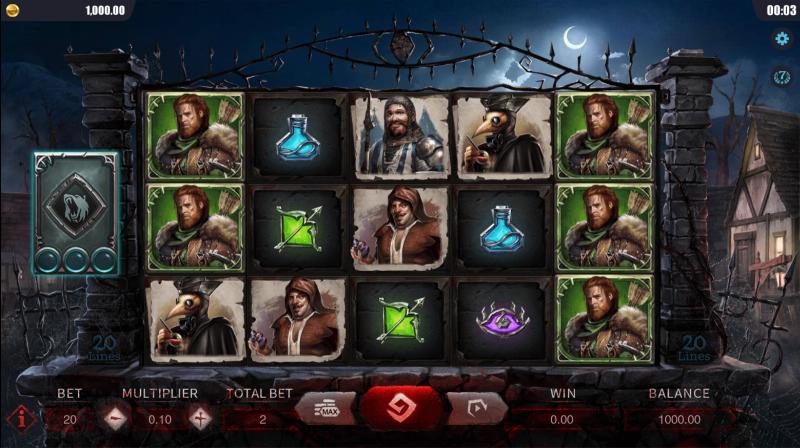Open the settings gear icon
The image size is (800, 448).
point(783,39)
